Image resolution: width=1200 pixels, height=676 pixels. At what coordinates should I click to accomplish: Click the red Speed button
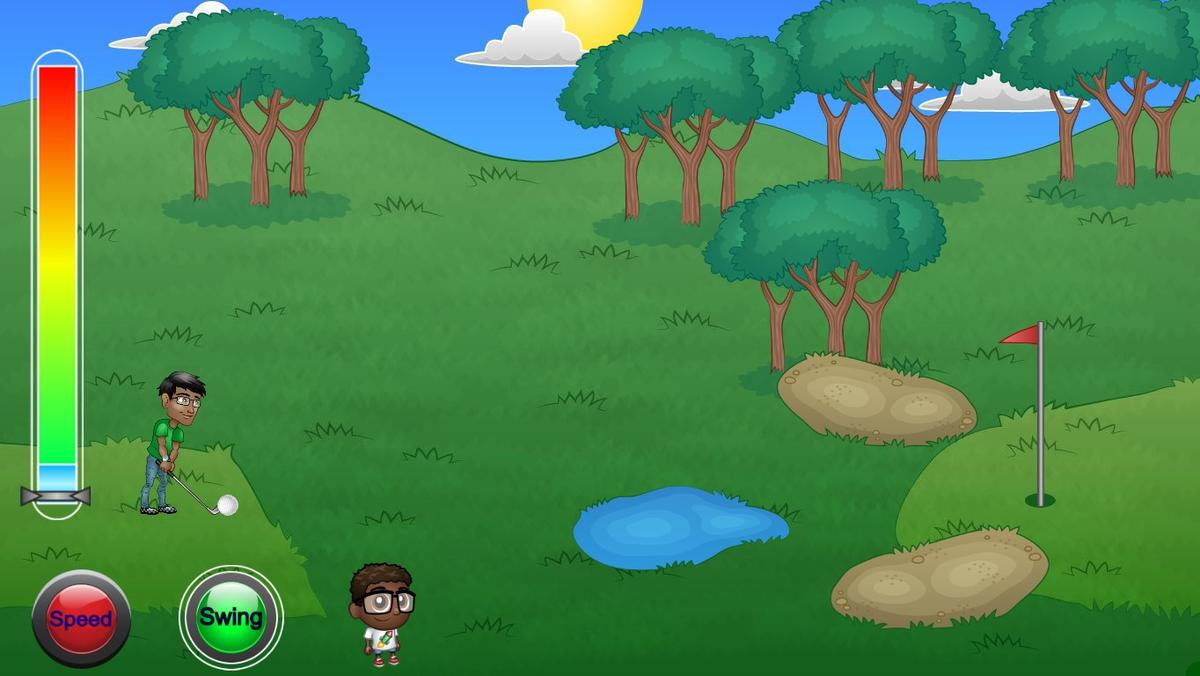[x=81, y=618]
